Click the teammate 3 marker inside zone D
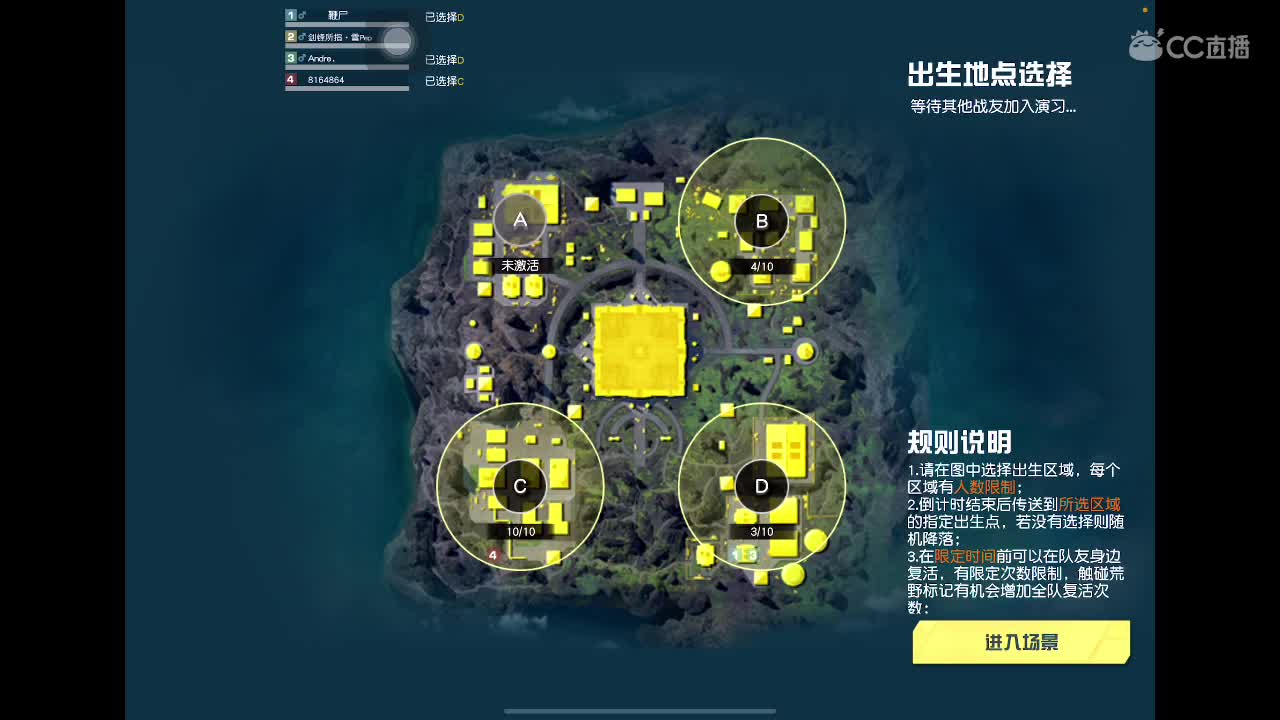 pyautogui.click(x=753, y=554)
